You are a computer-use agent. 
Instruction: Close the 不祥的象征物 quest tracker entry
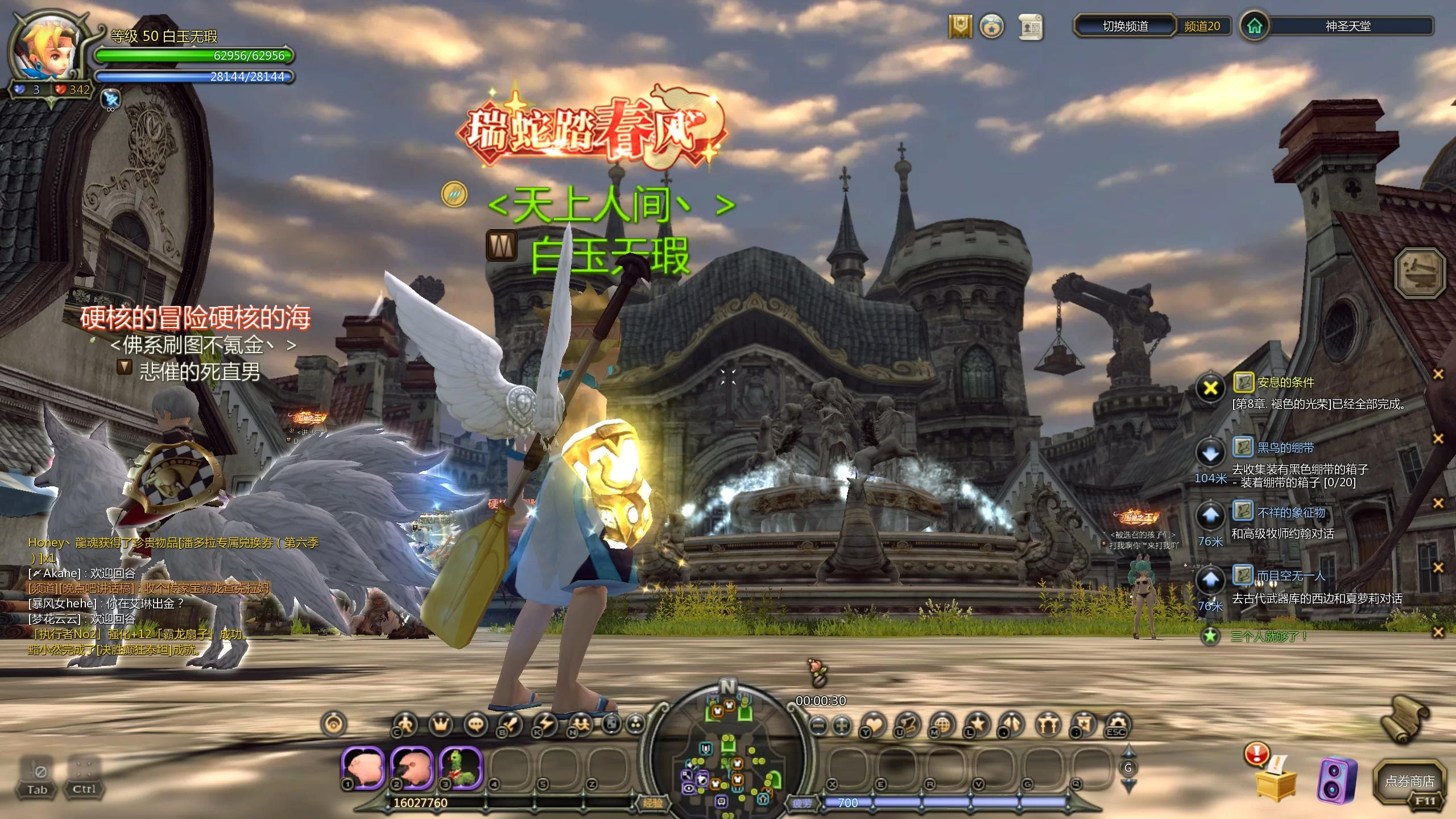click(x=1438, y=503)
